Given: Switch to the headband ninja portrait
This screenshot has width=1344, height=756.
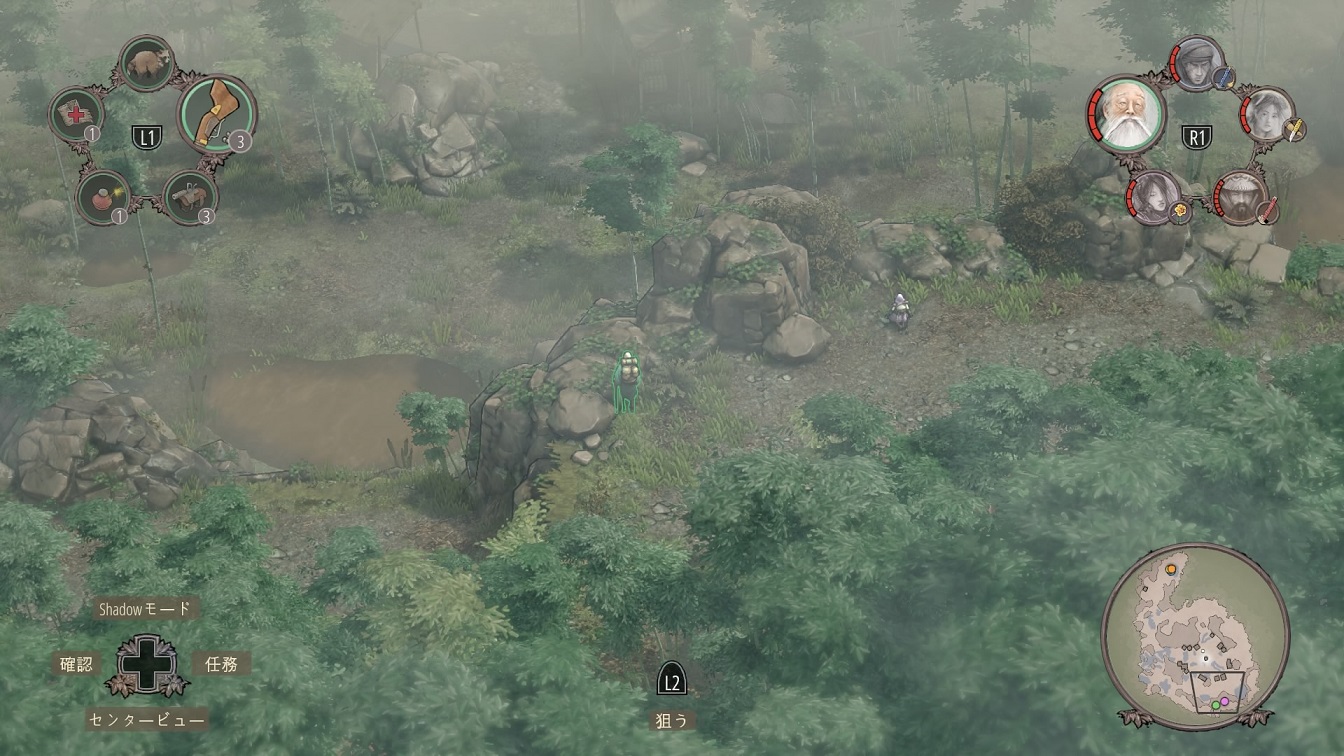Looking at the screenshot, I should tap(1196, 62).
